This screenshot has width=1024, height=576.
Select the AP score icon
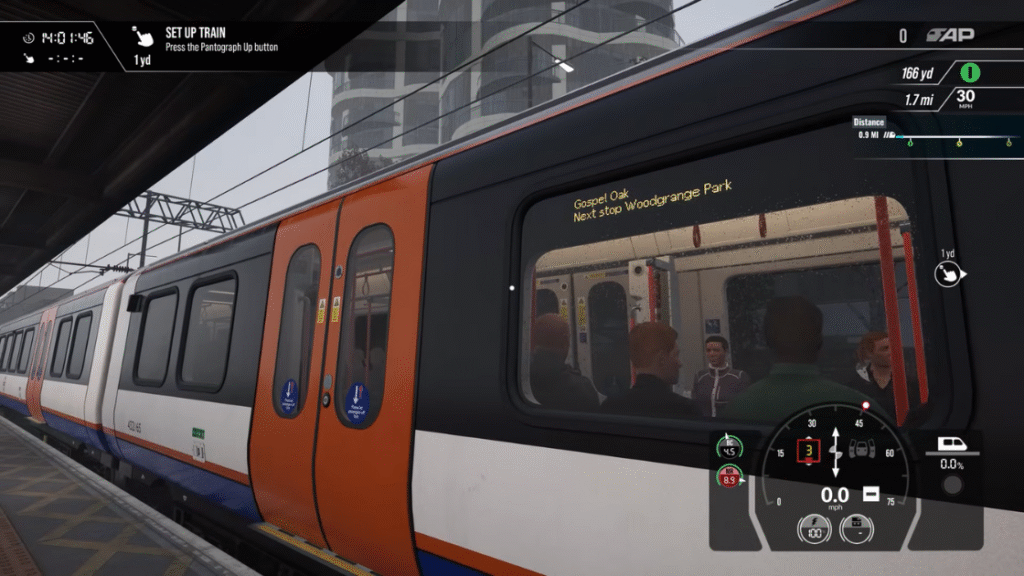[x=949, y=36]
